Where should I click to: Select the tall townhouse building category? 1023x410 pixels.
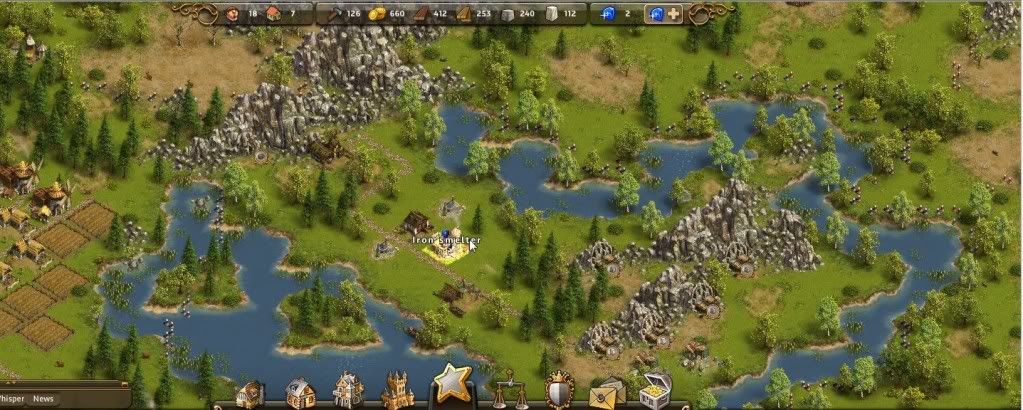tap(348, 390)
